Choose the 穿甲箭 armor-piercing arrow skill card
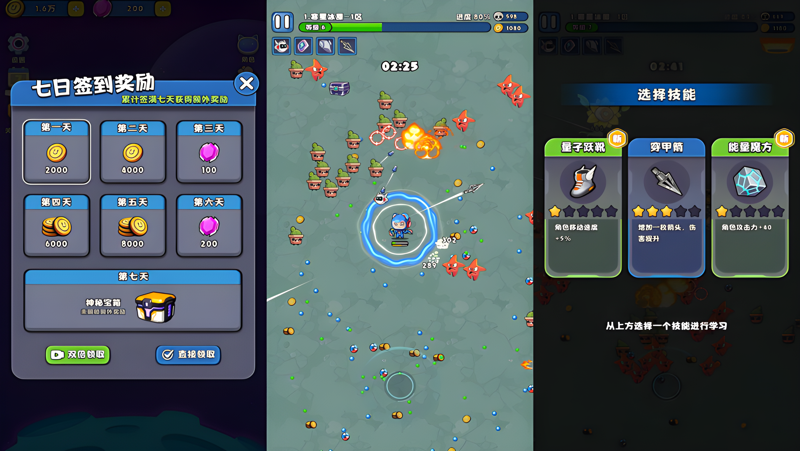The height and width of the screenshot is (451, 800). point(666,207)
